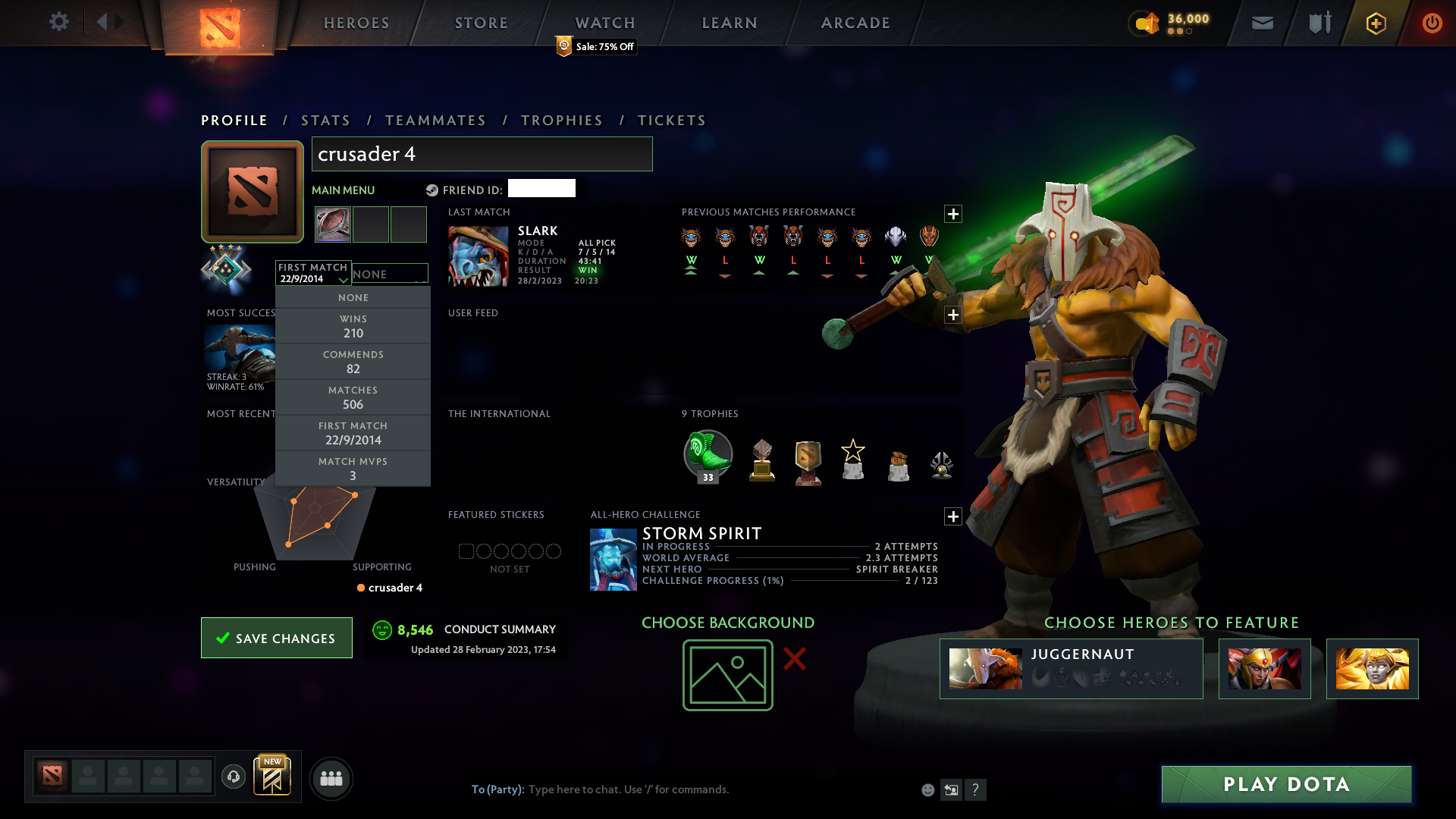This screenshot has height=819, width=1456.
Task: Select Wins from the stat dropdown
Action: (353, 325)
